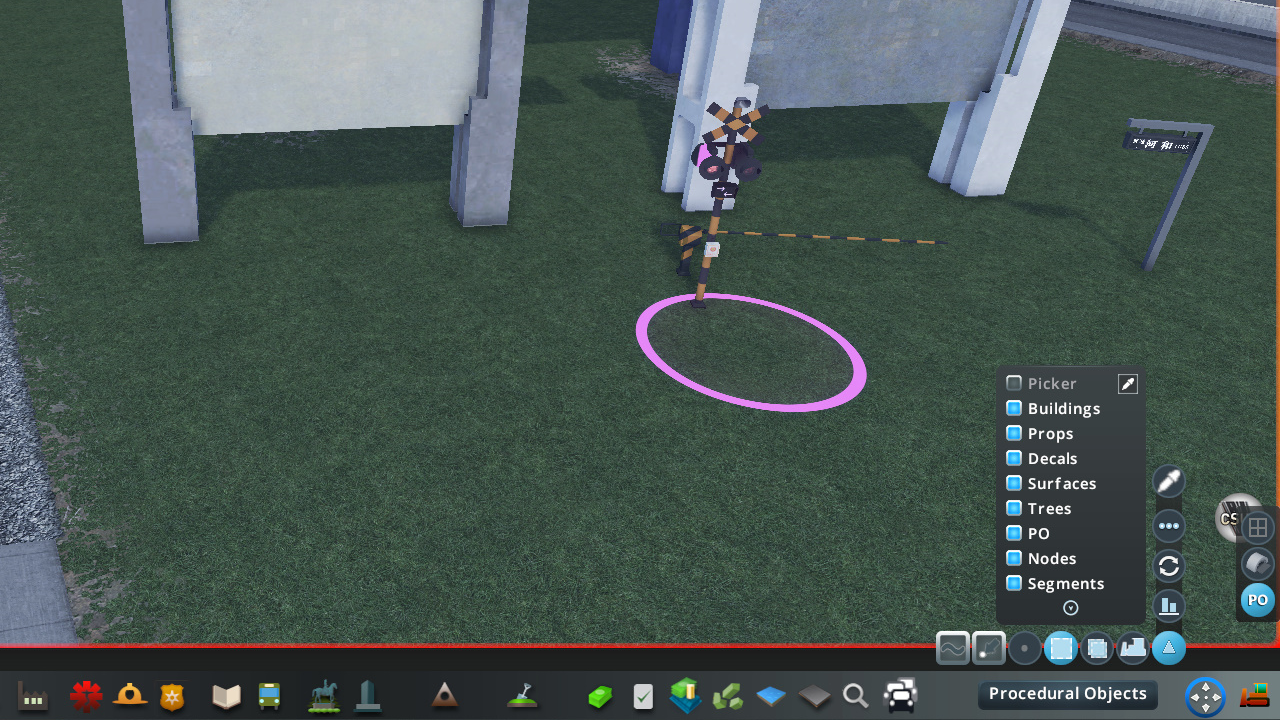Open statistics via the bar chart icon

click(x=1168, y=606)
